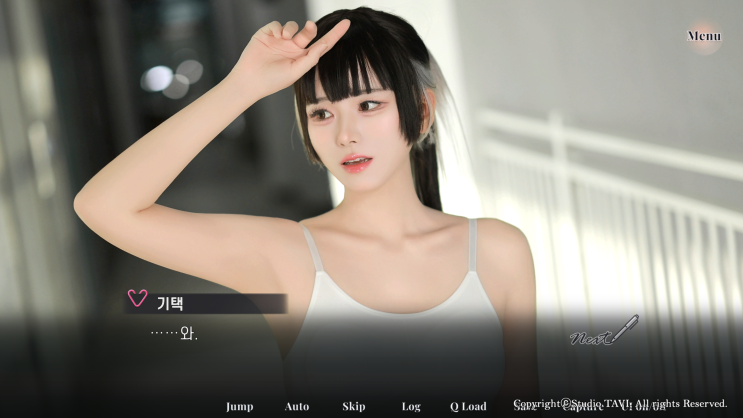Open the Save option
This screenshot has height=418, width=743.
coord(526,407)
